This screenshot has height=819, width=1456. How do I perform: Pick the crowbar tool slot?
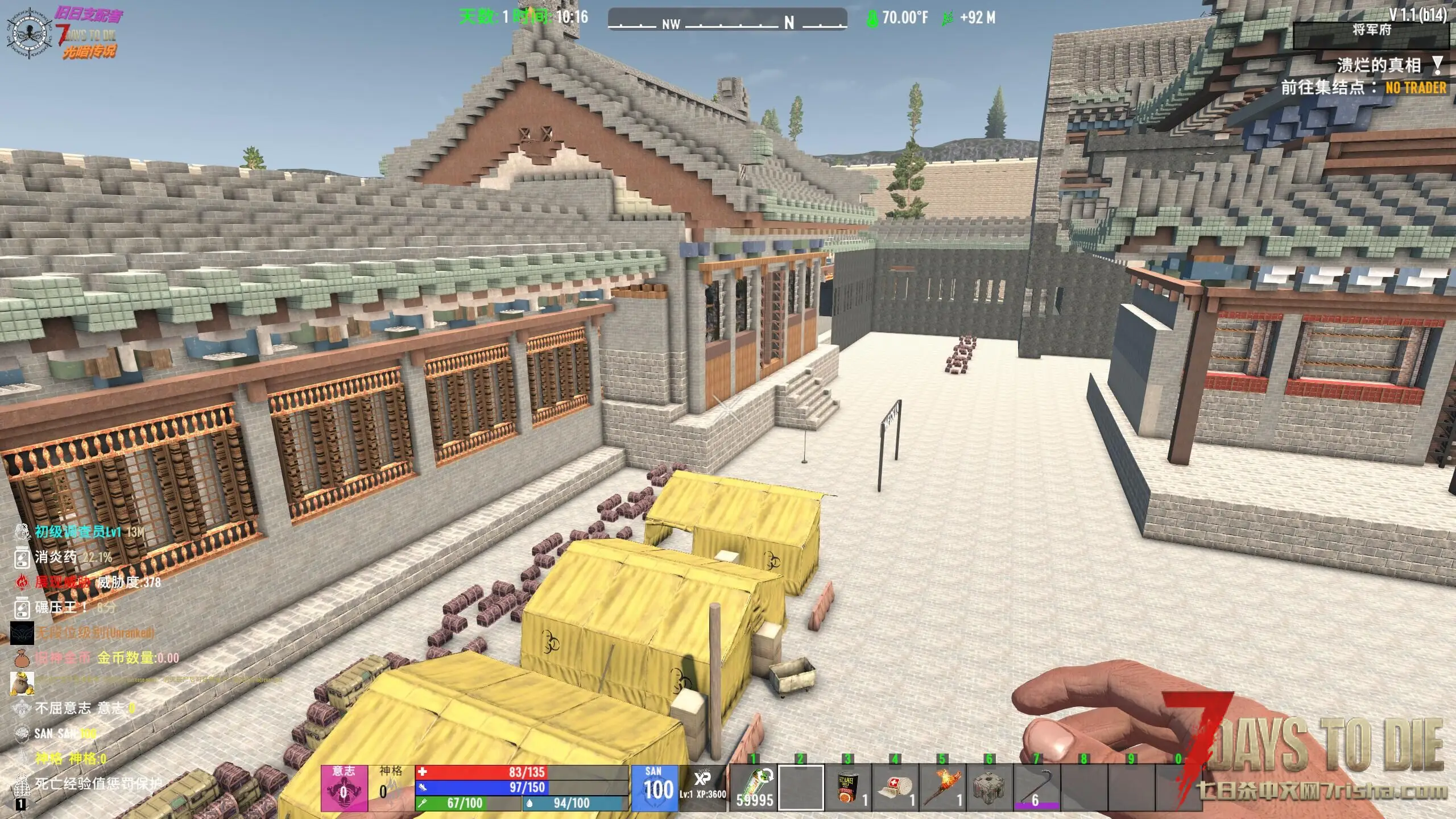click(x=1037, y=787)
